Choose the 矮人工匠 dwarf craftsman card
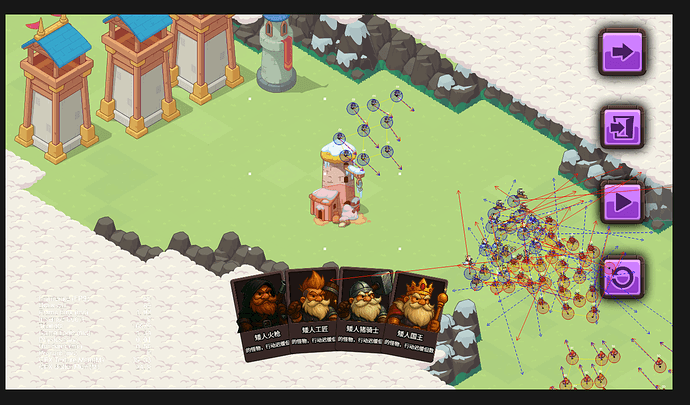This screenshot has width=690, height=405. point(313,312)
